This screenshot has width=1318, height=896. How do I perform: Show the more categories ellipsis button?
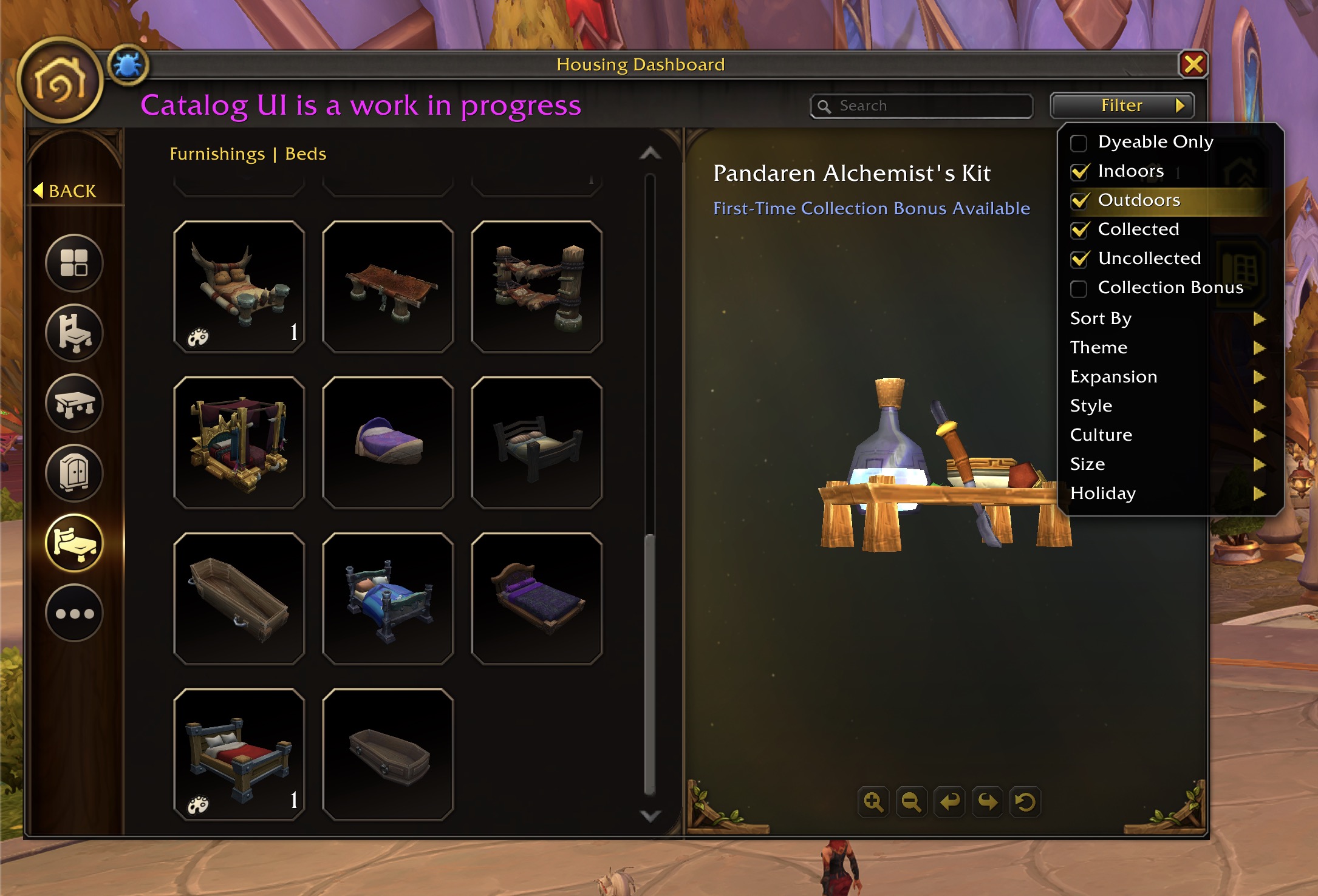tap(74, 613)
